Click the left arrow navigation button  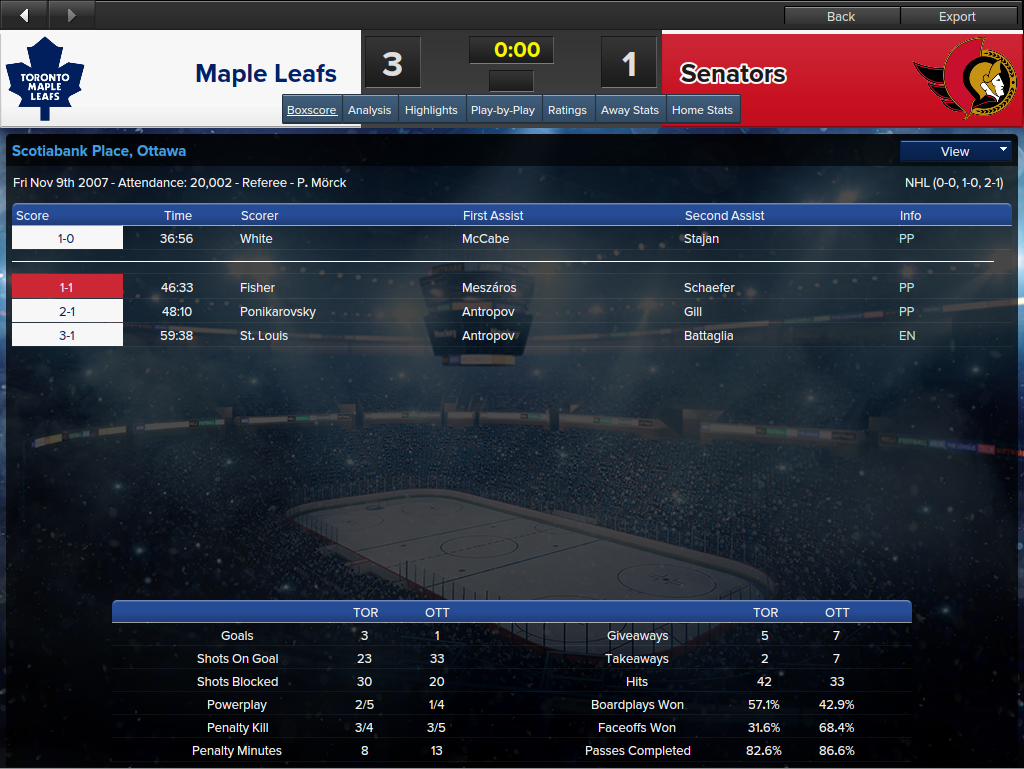pyautogui.click(x=25, y=15)
